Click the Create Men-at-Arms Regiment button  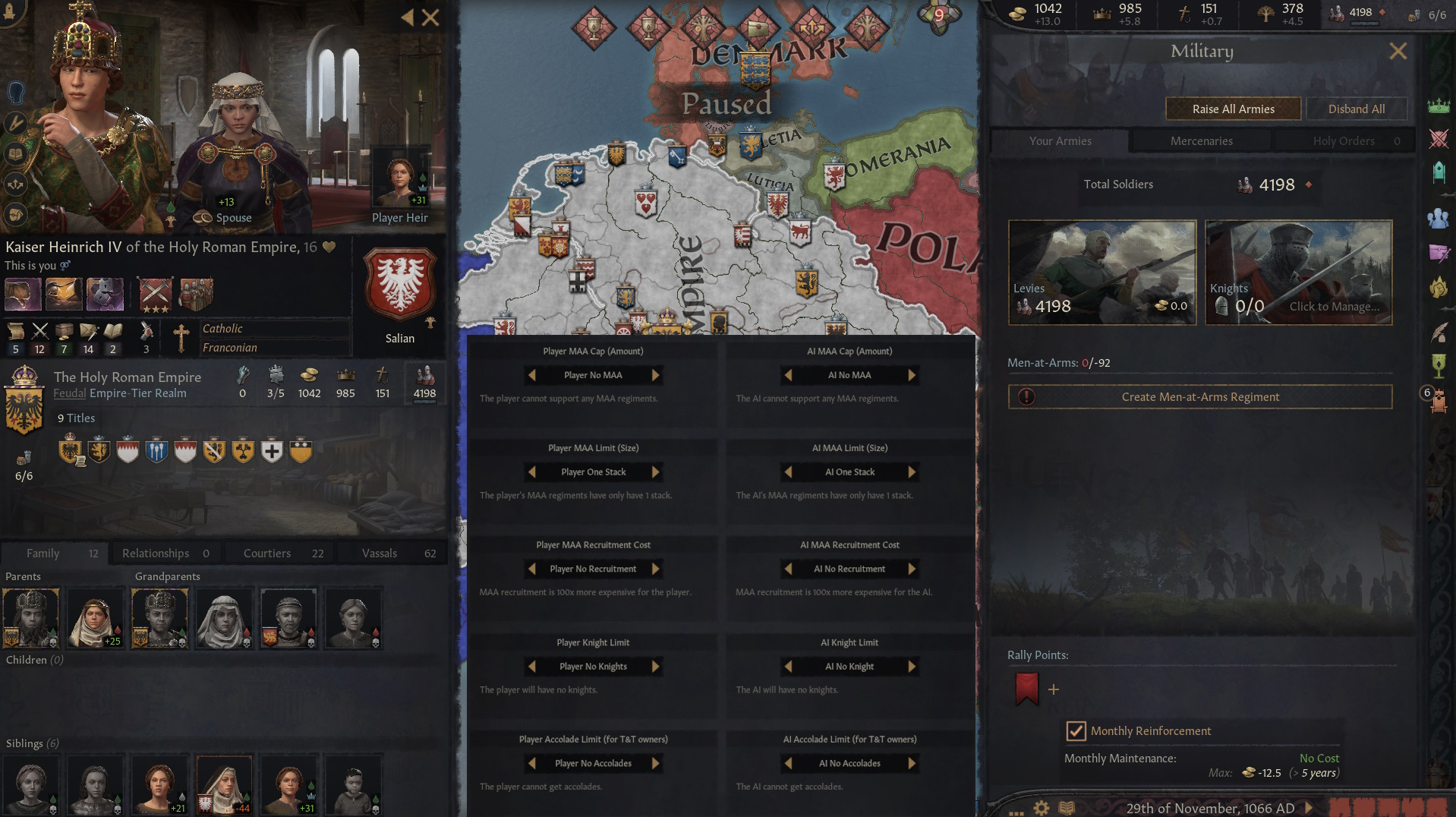click(1199, 396)
